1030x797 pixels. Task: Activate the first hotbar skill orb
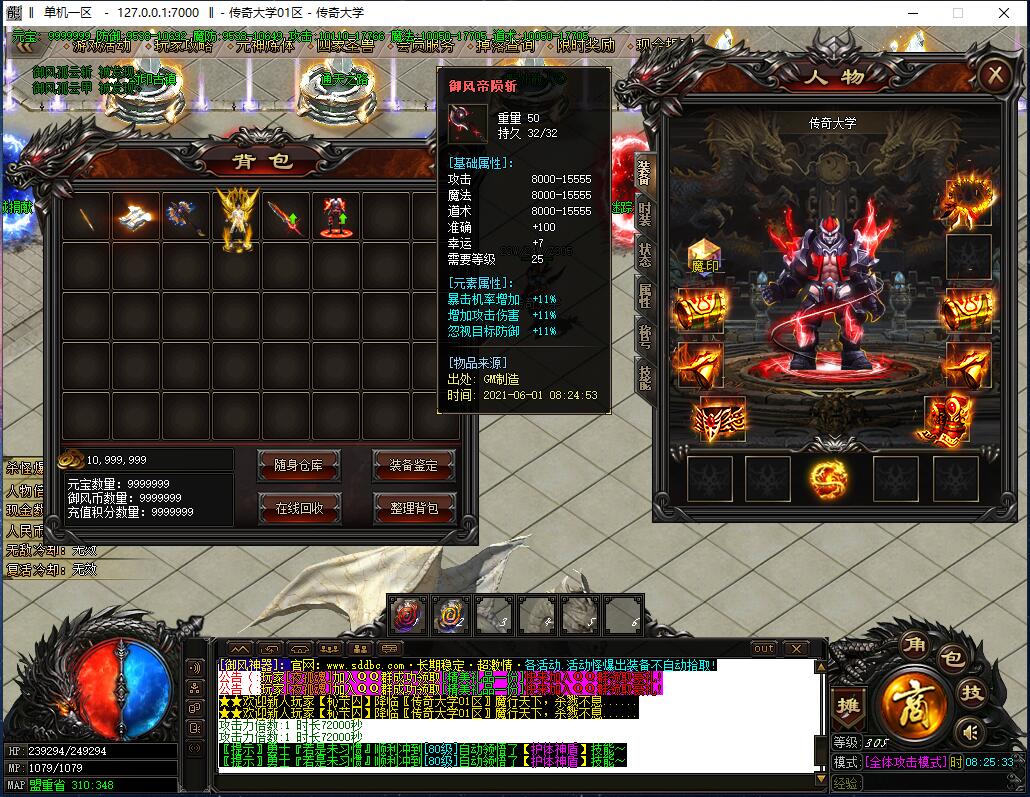(408, 615)
